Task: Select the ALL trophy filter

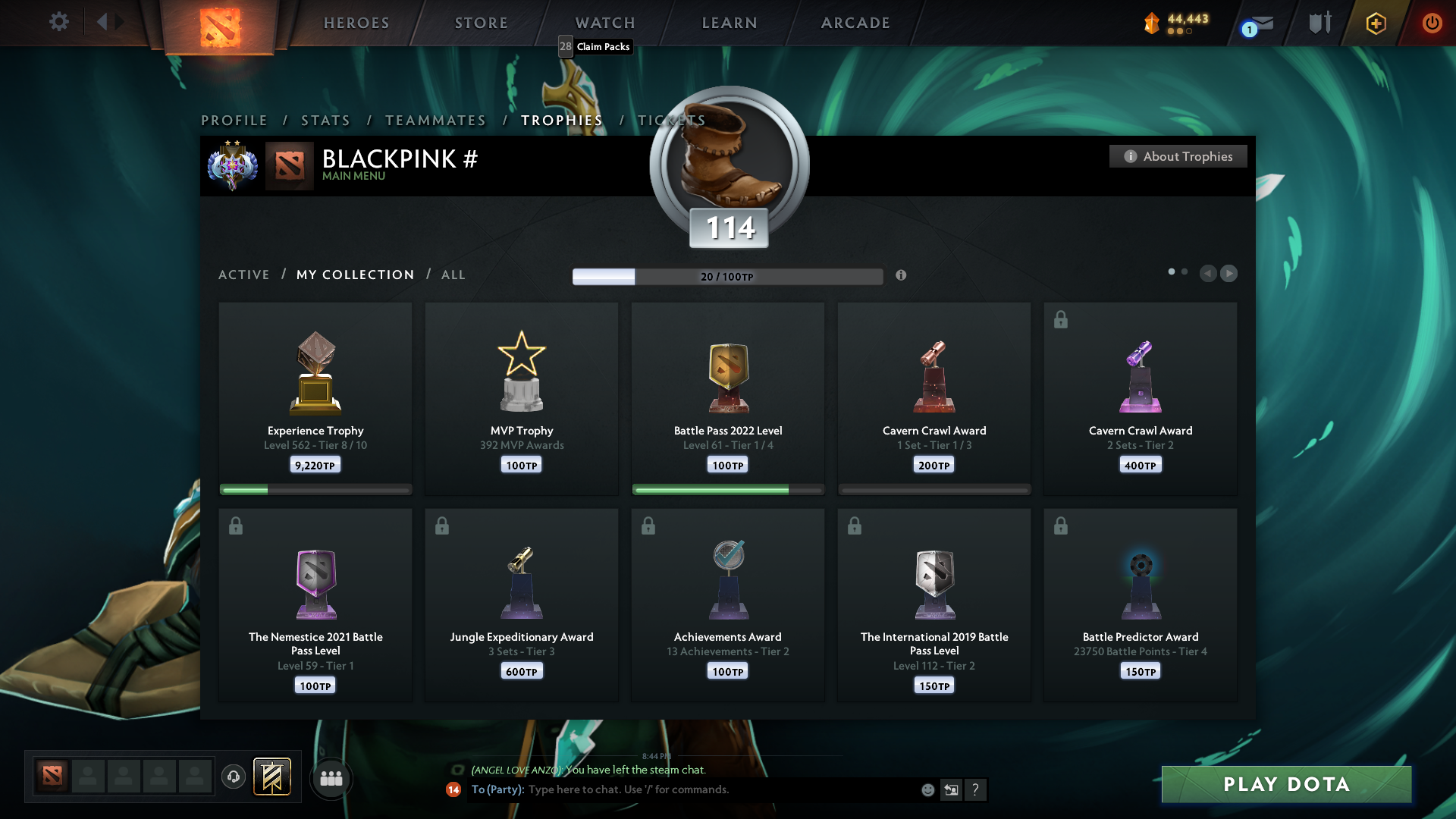Action: [453, 275]
